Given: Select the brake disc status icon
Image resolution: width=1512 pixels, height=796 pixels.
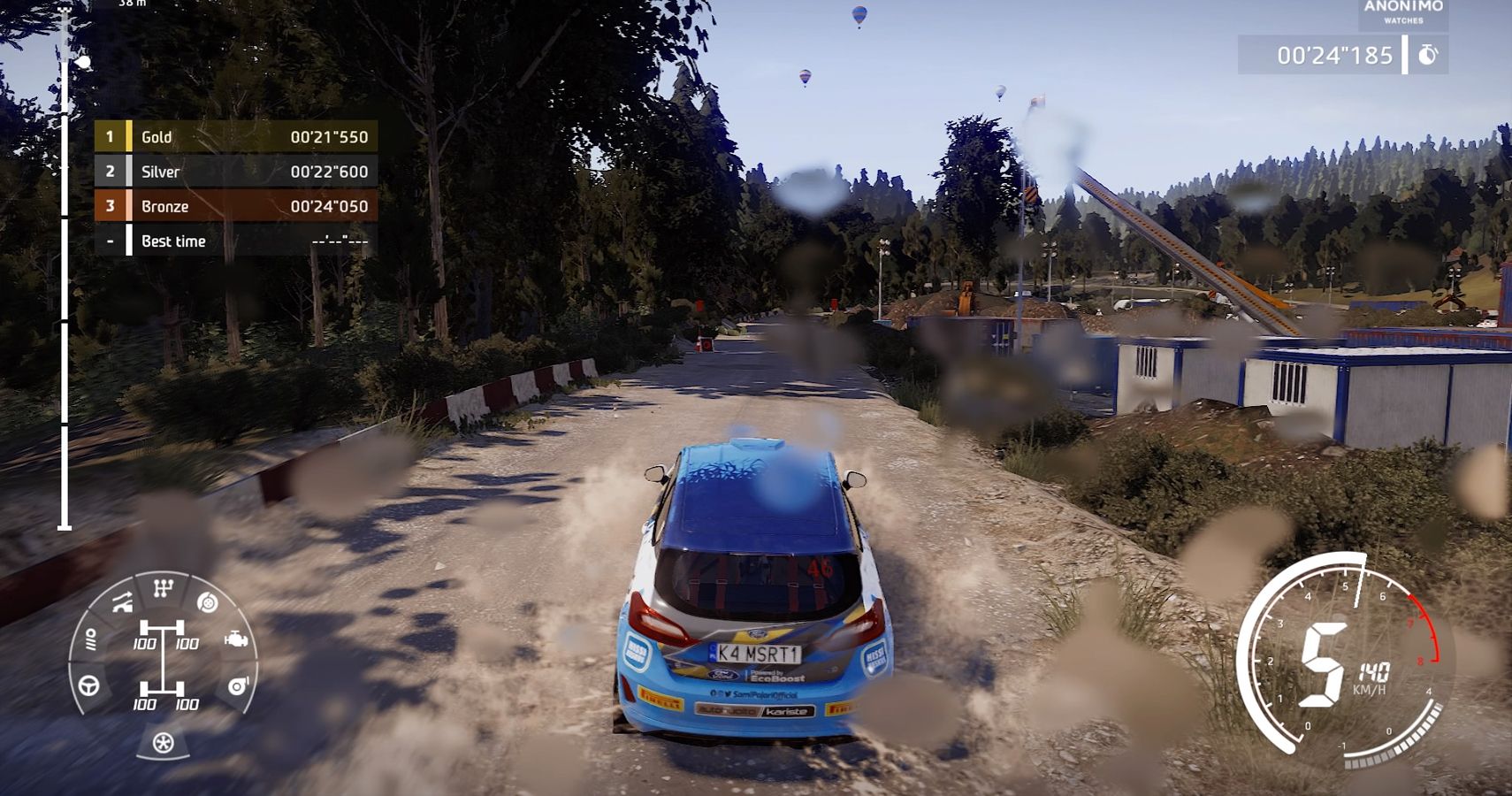Looking at the screenshot, I should coord(207,603).
